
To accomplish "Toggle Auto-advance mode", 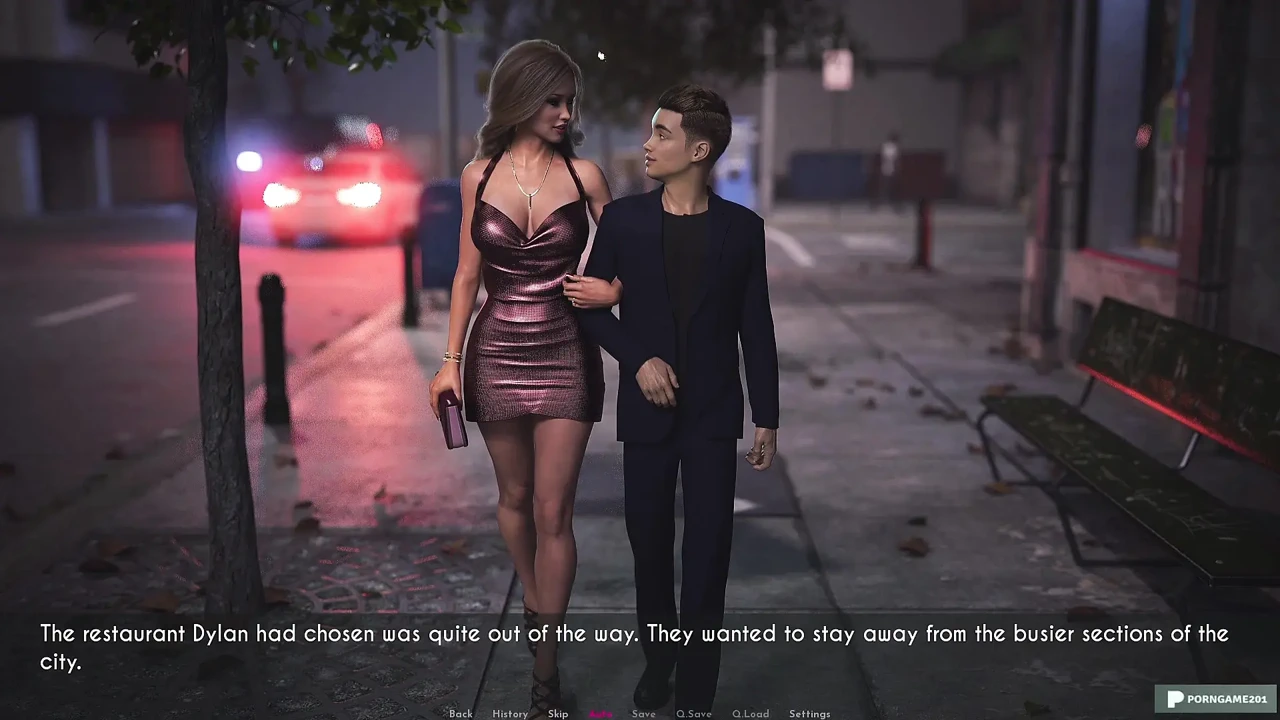I will (601, 714).
